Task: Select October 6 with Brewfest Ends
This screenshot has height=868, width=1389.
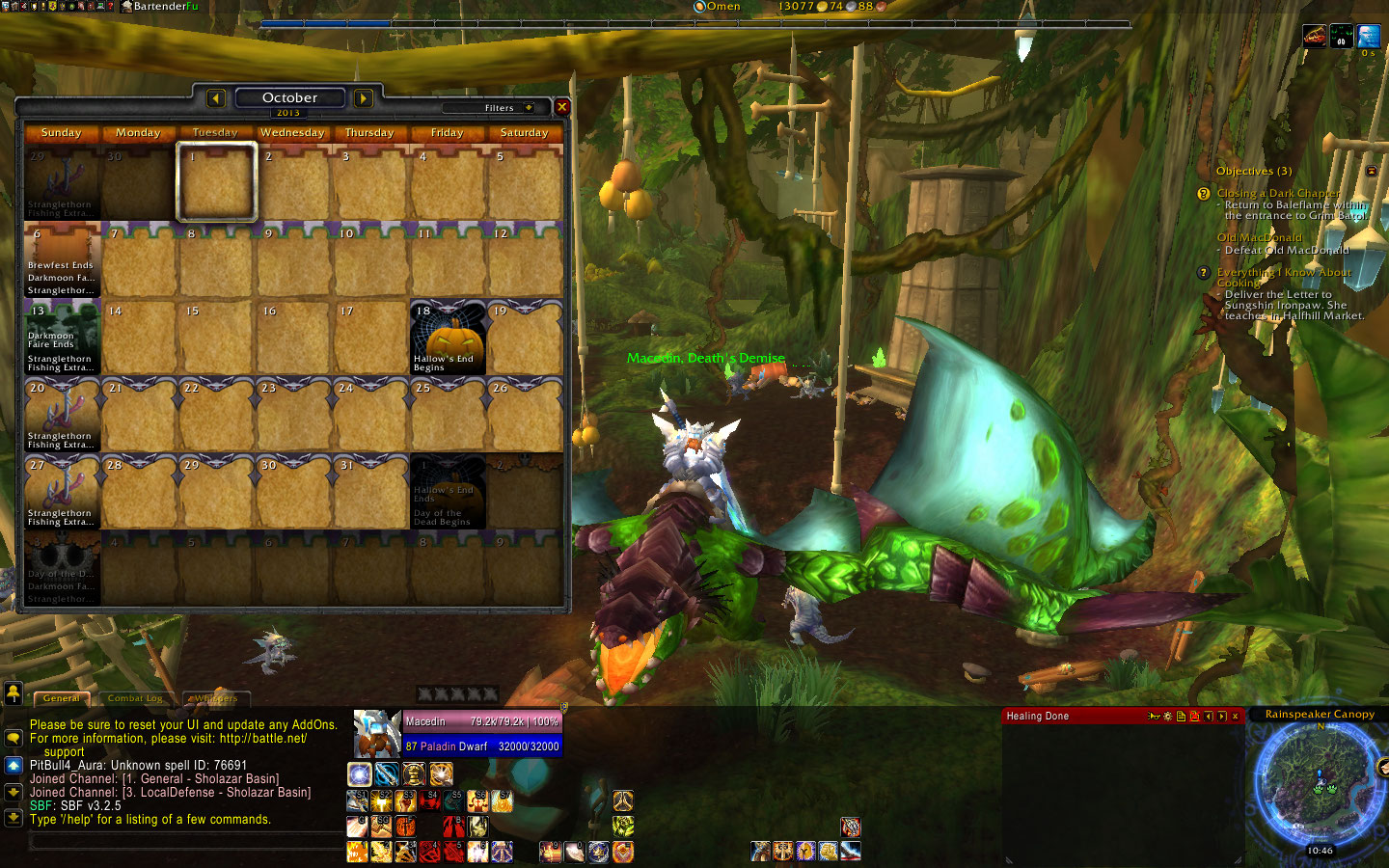Action: click(62, 261)
